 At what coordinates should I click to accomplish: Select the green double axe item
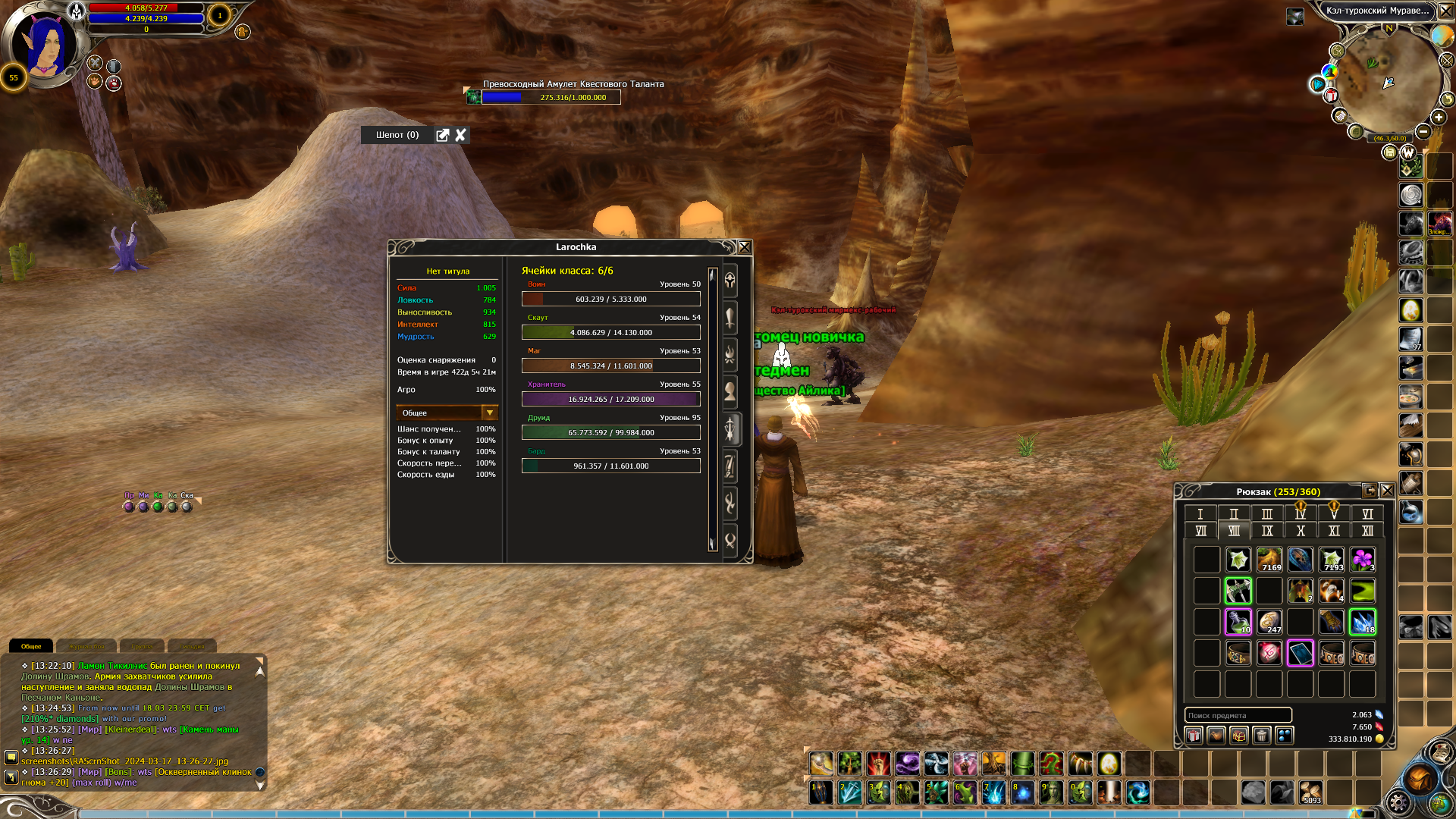(1238, 591)
